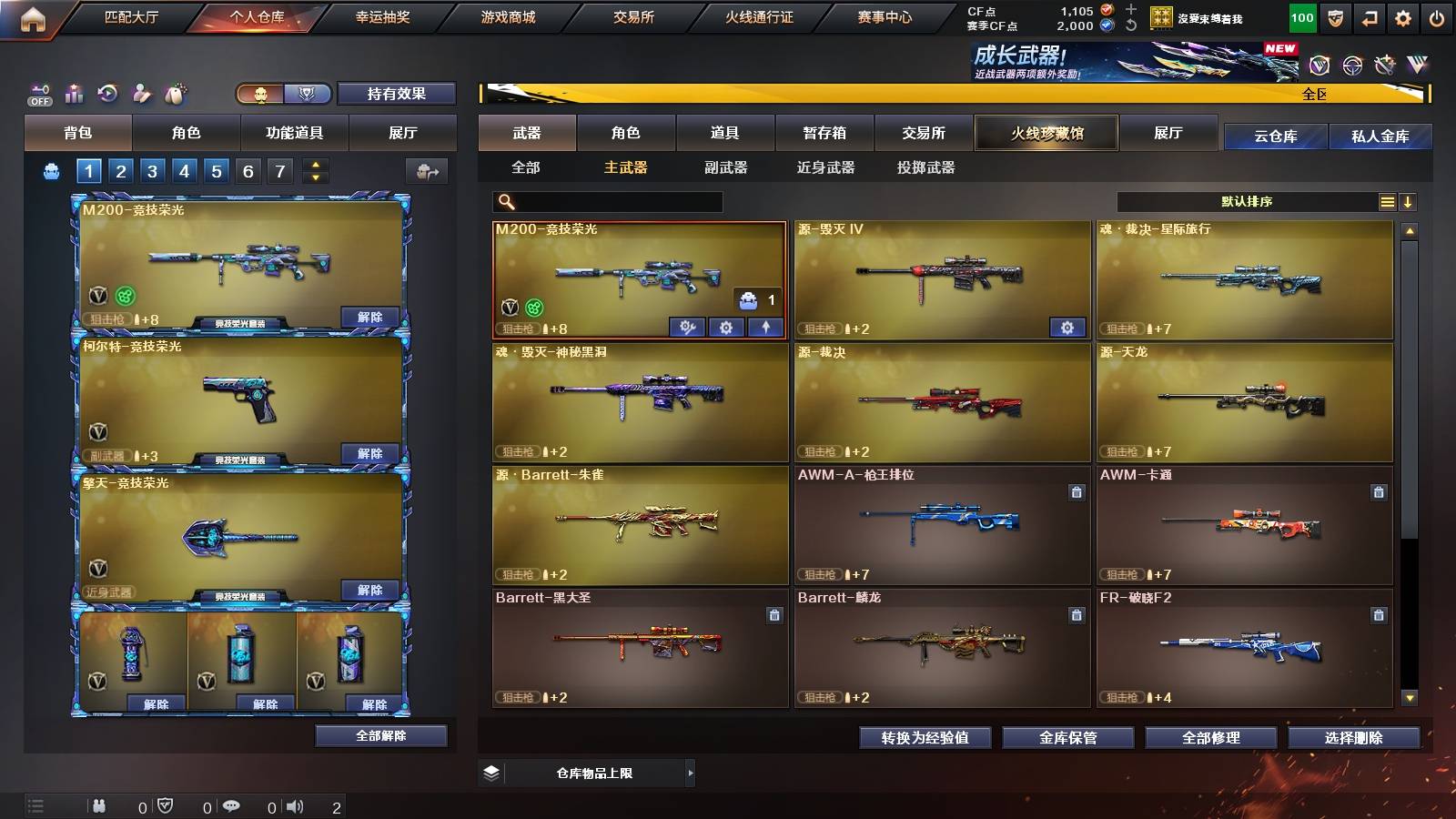The image size is (1456, 819).
Task: Click the 全部解除 button below the backpack
Action: (380, 735)
